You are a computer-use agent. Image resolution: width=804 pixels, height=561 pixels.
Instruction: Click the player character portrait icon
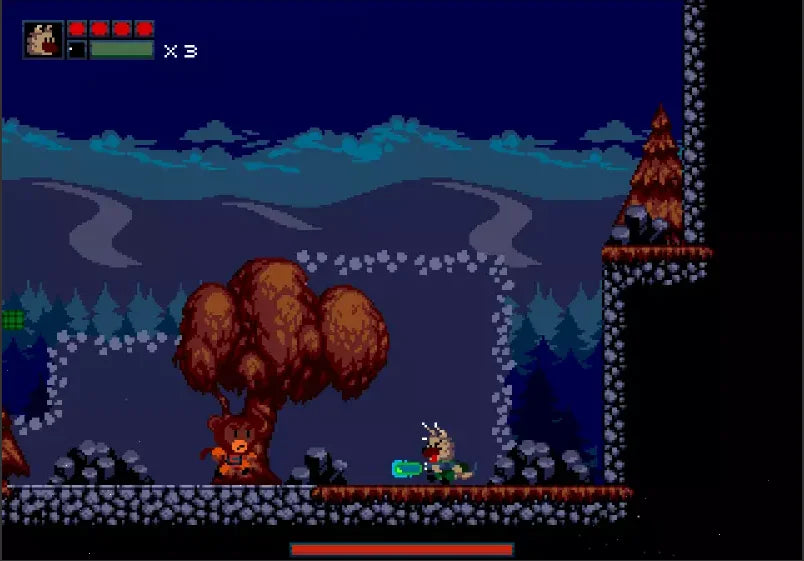pyautogui.click(x=44, y=39)
